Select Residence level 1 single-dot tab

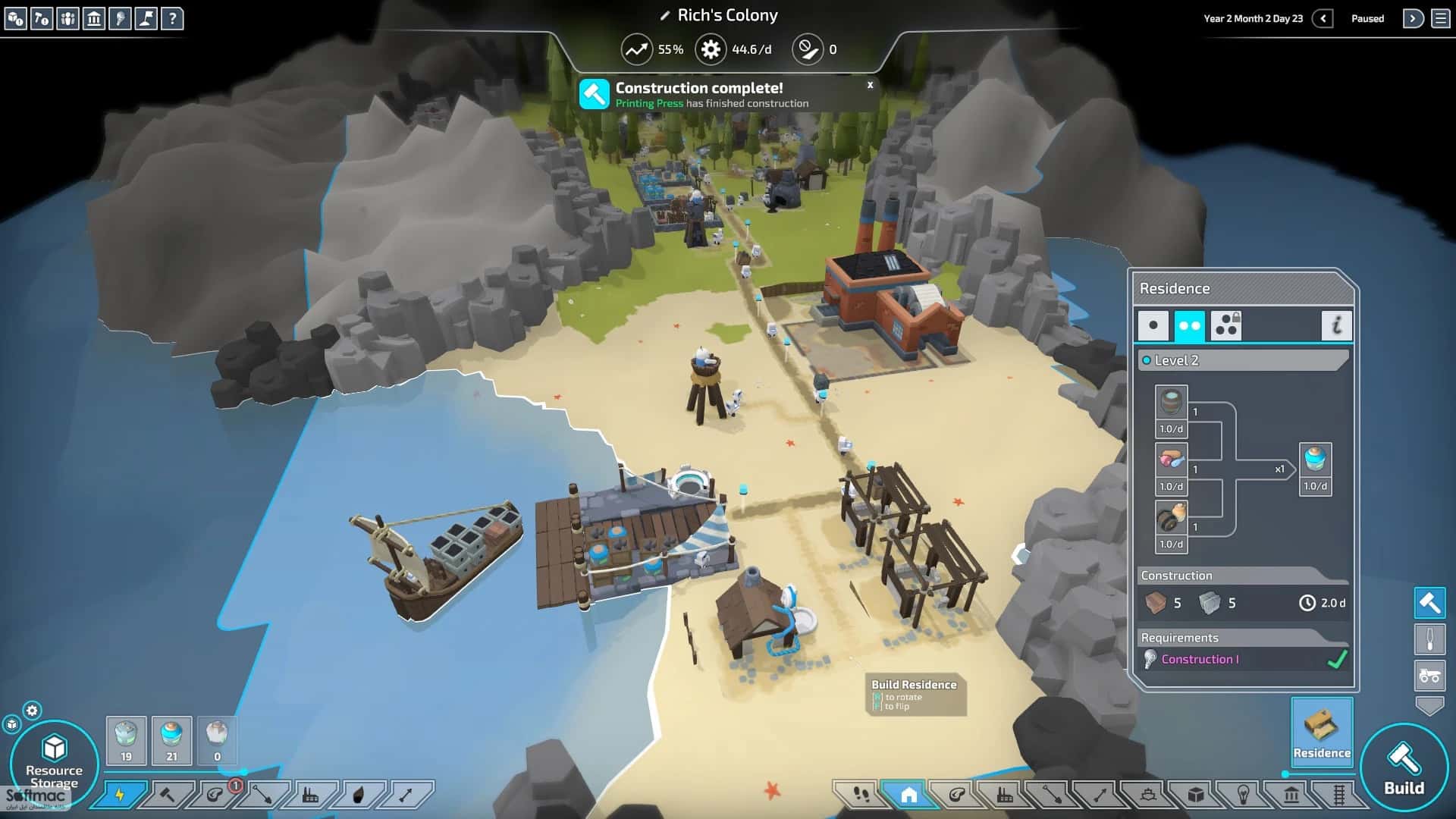click(1153, 325)
